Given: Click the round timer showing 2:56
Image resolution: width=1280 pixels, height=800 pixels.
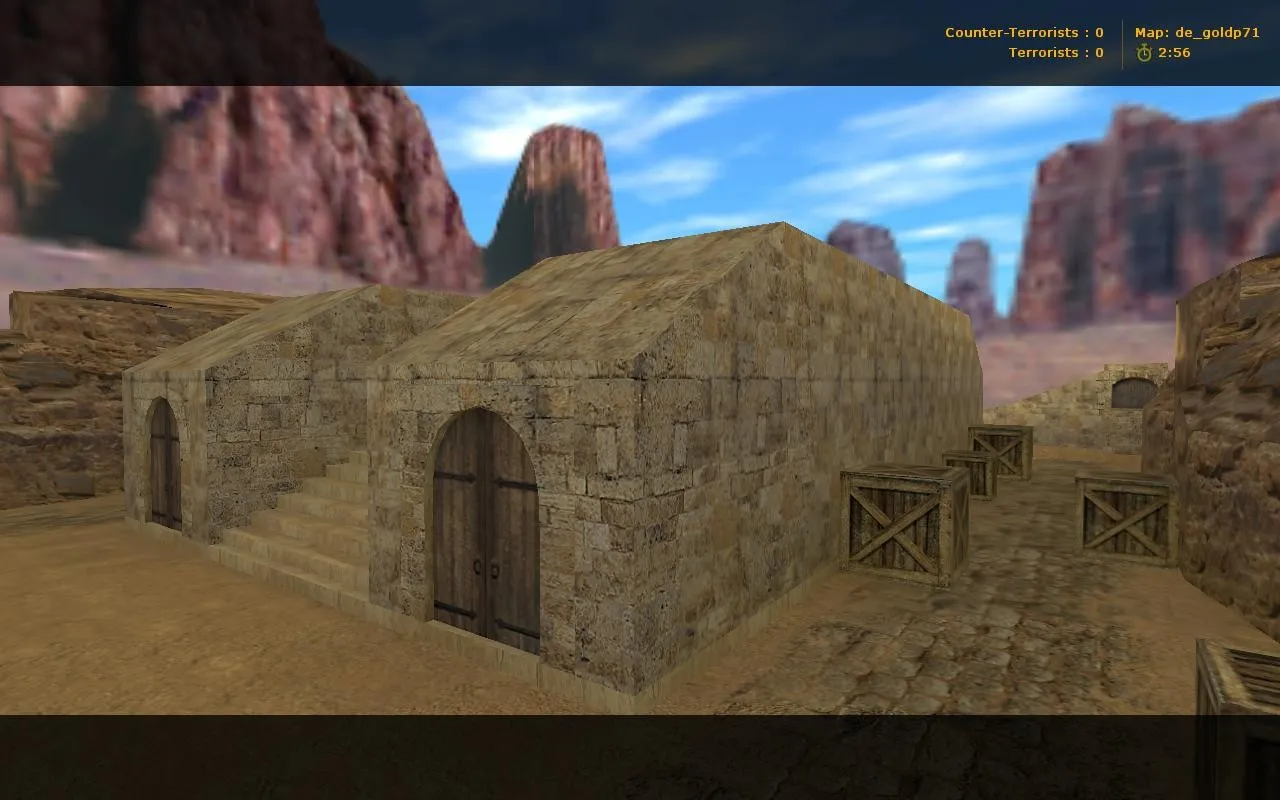Looking at the screenshot, I should pyautogui.click(x=1172, y=52).
